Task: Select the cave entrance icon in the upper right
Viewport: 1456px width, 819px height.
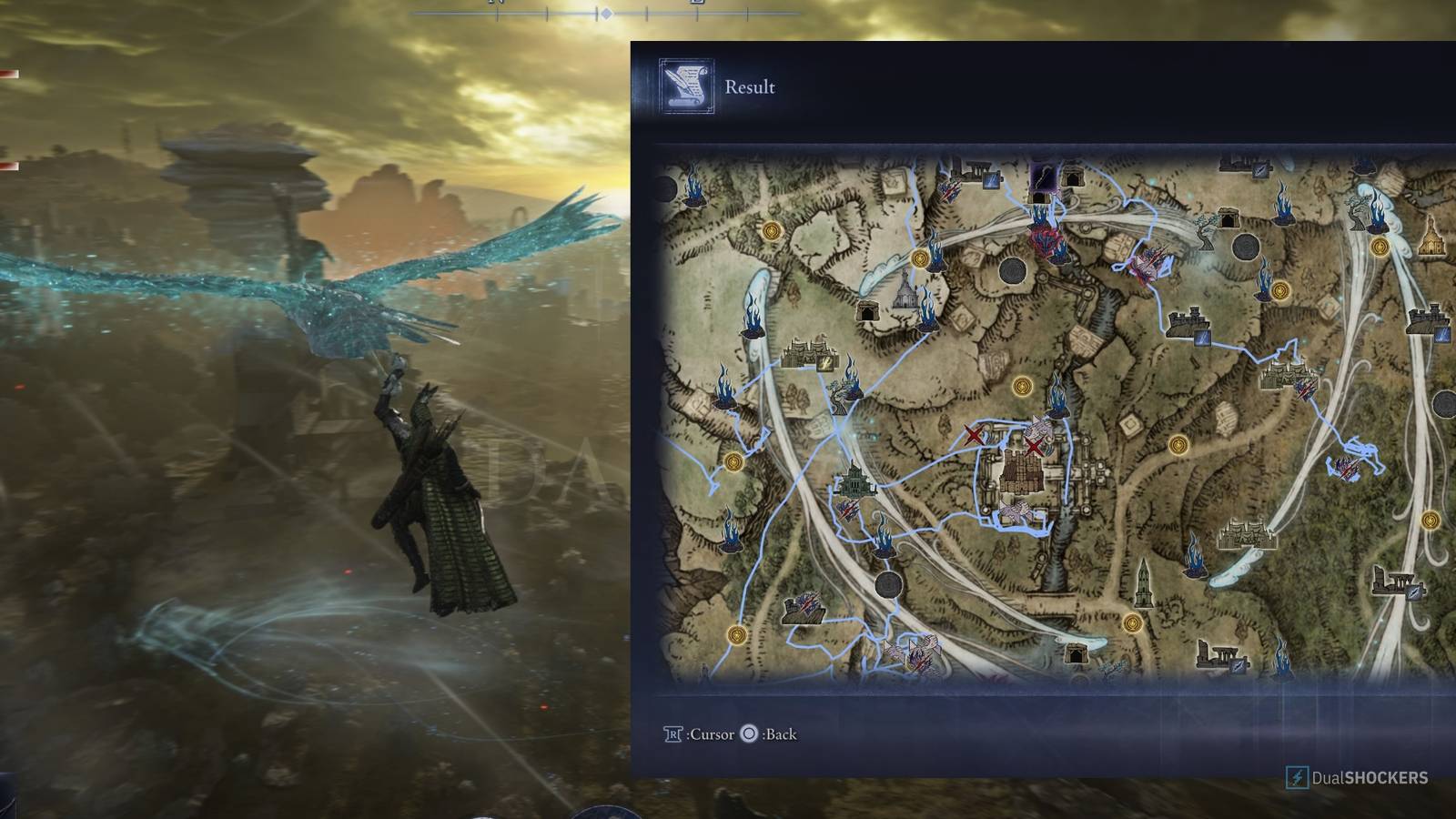Action: 1229,217
